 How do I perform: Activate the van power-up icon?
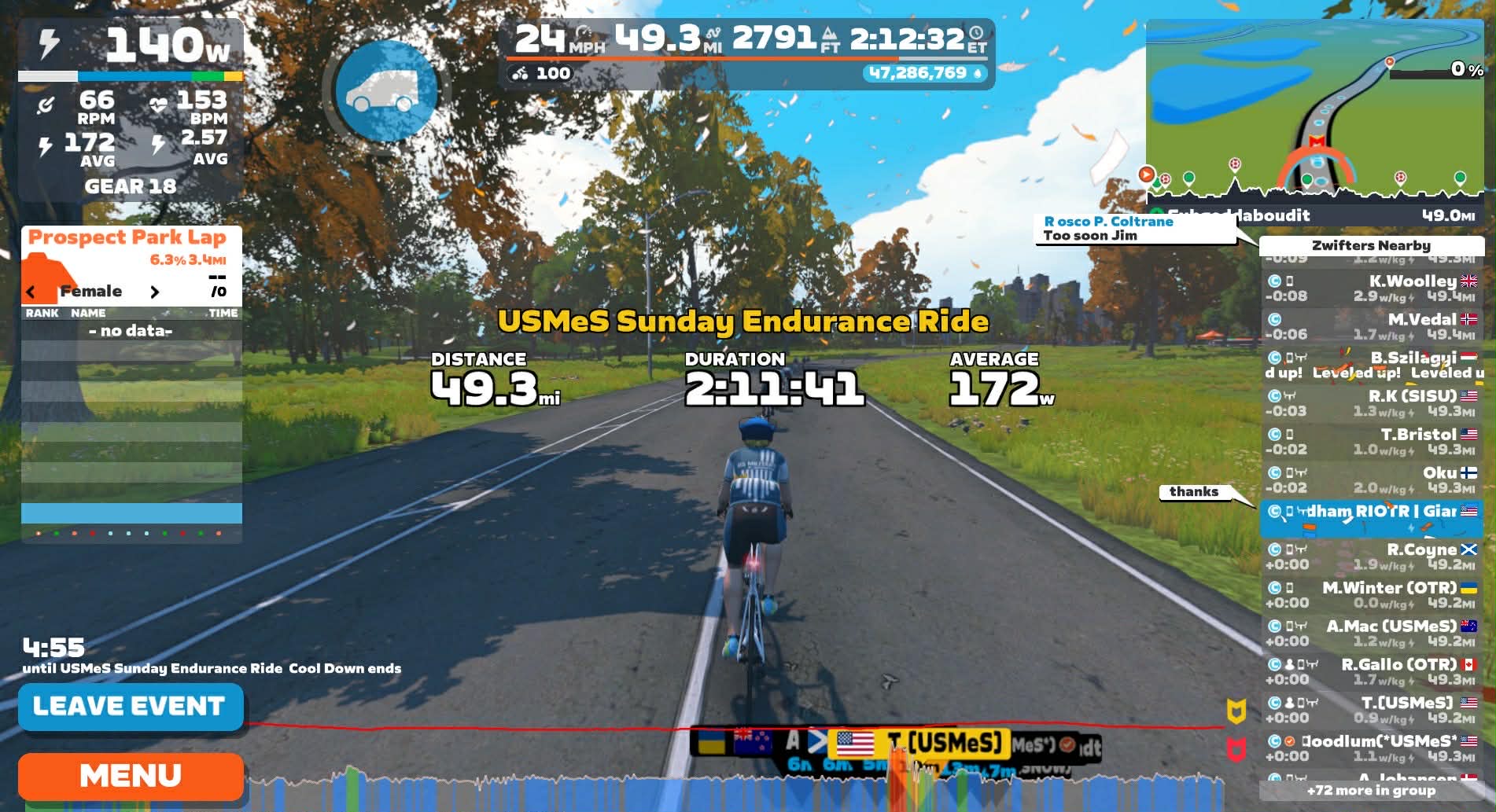385,91
